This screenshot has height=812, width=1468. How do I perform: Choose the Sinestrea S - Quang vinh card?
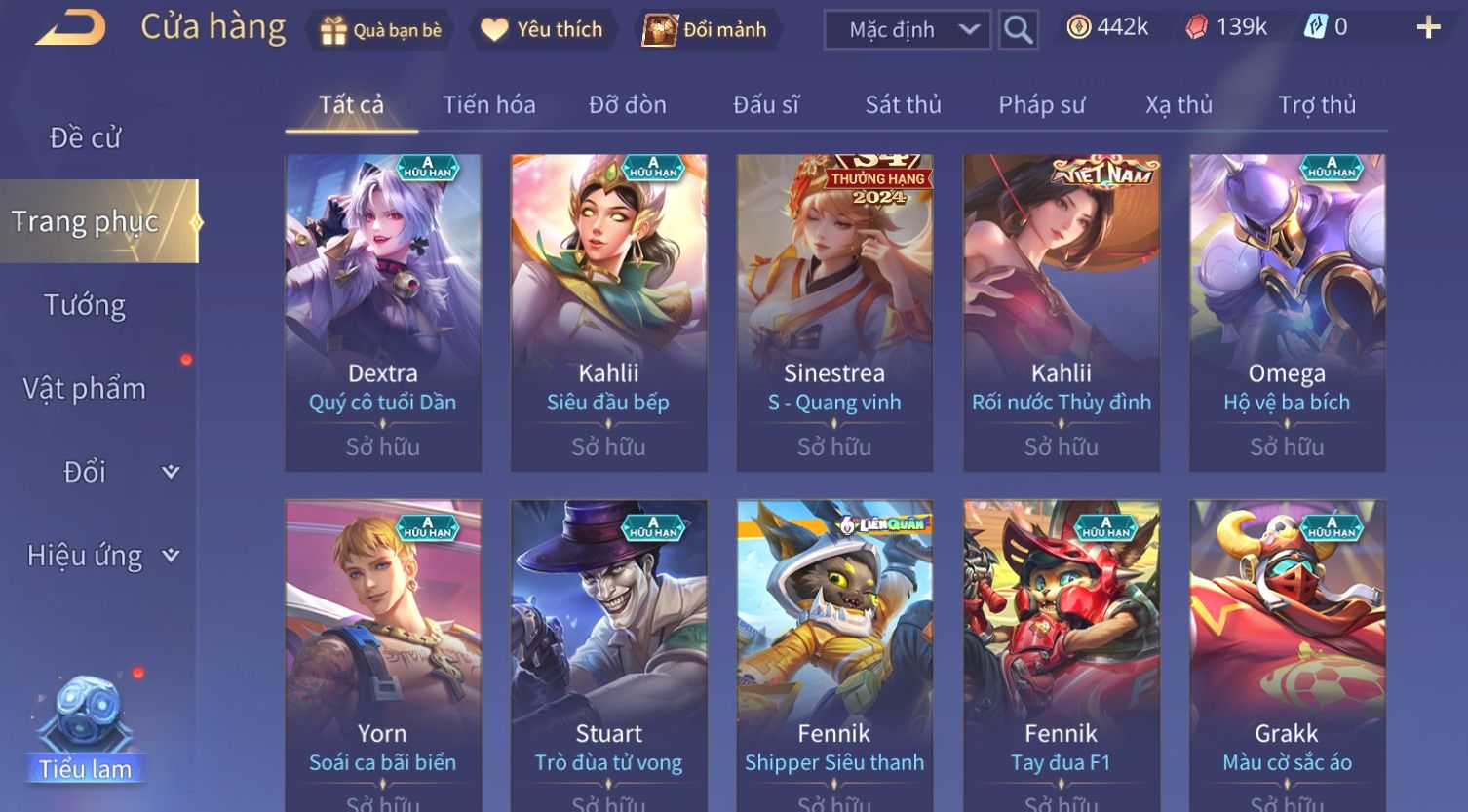pyautogui.click(x=834, y=312)
